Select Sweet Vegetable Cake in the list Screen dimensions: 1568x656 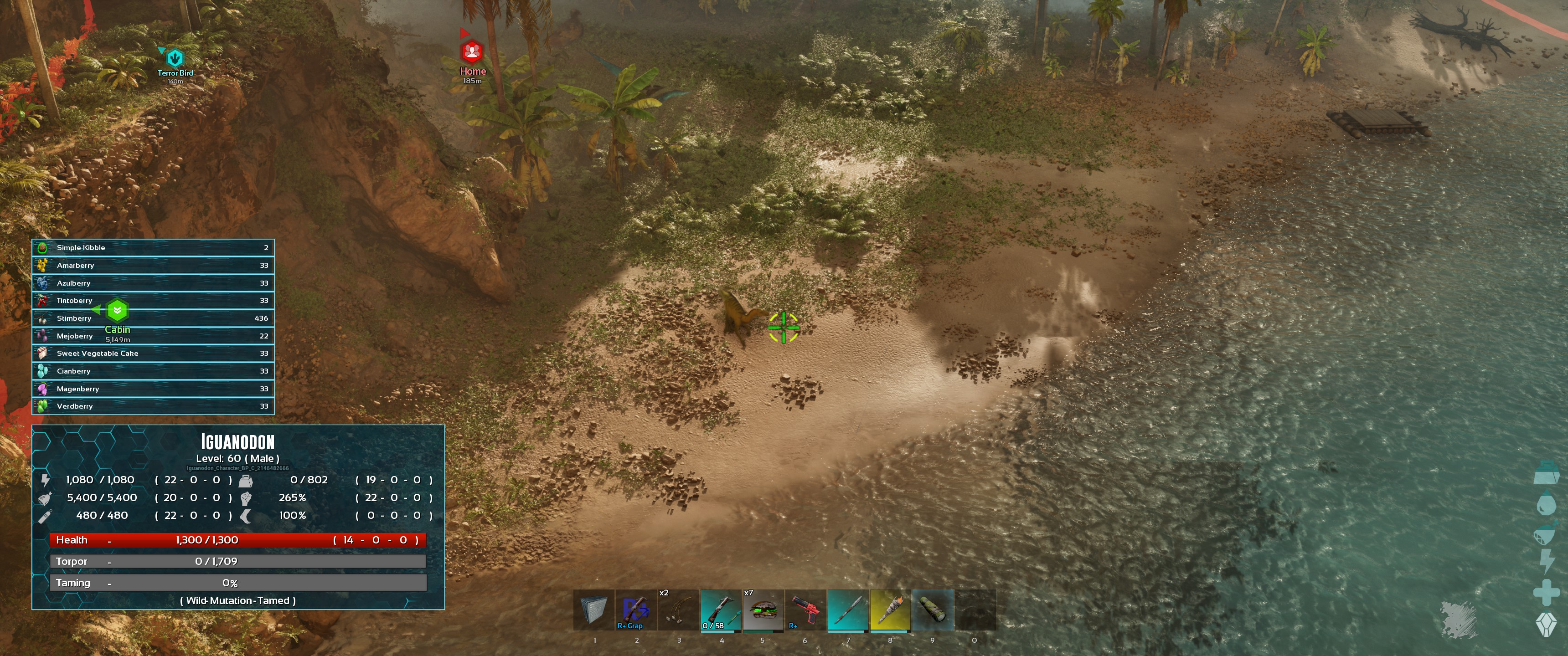[153, 354]
